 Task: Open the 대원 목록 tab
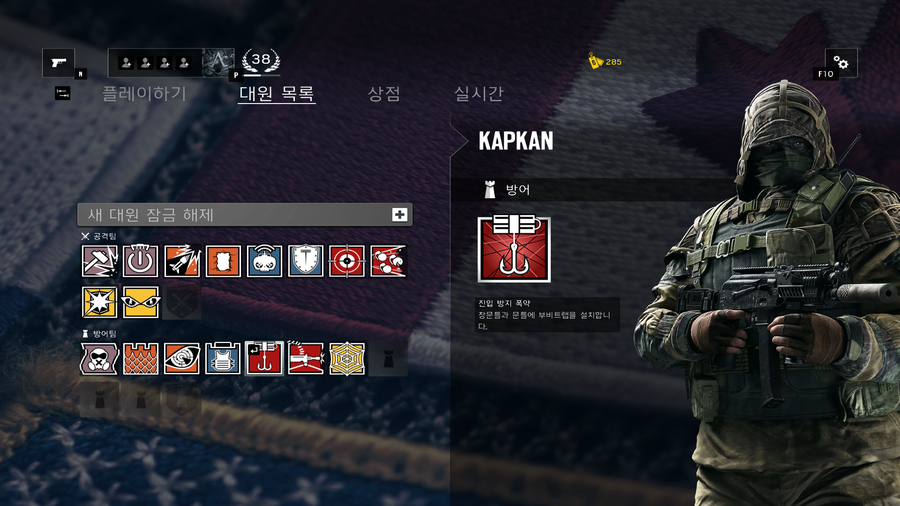(x=277, y=94)
